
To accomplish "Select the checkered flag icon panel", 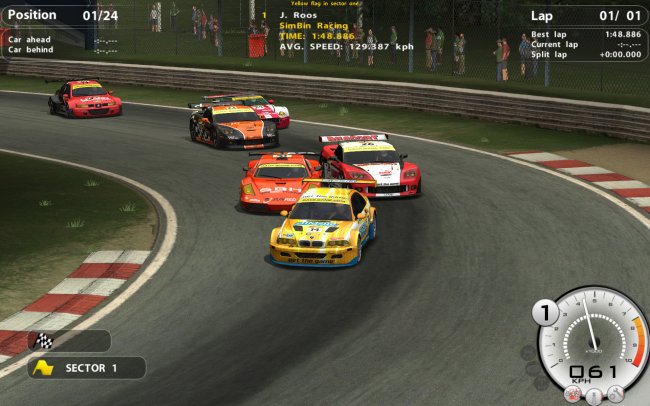I will (68, 340).
